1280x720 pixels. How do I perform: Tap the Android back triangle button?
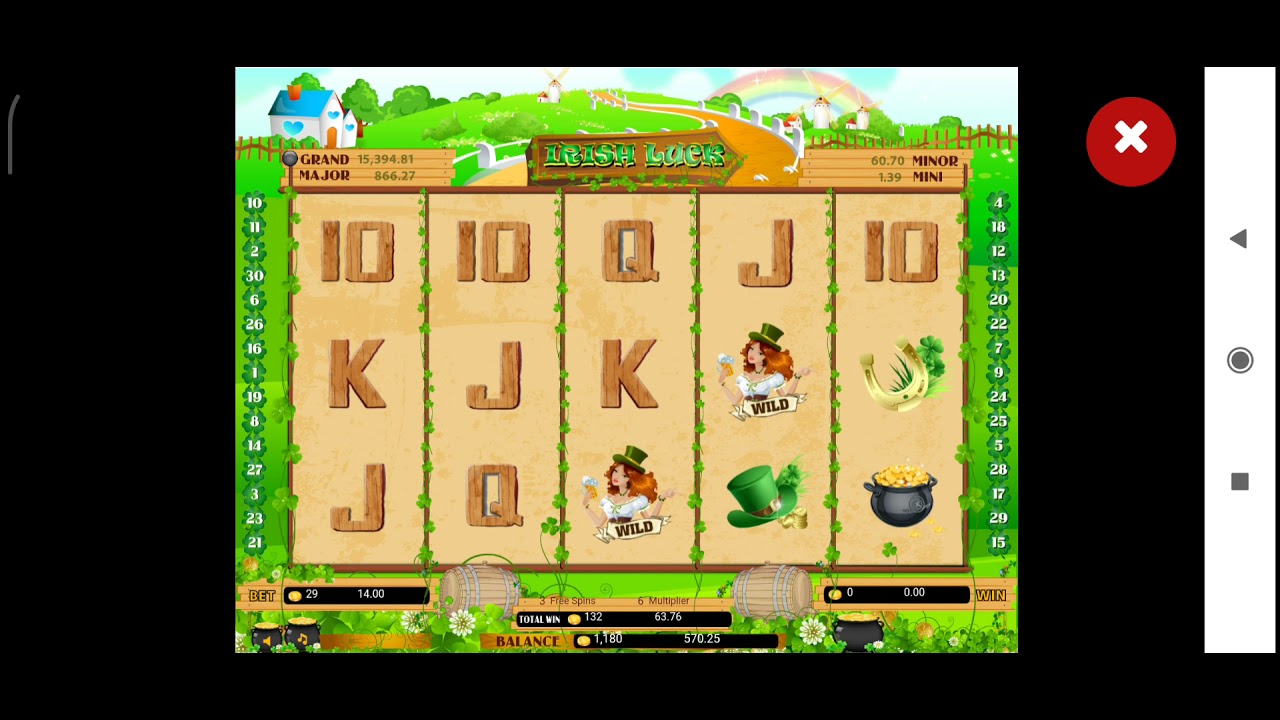tap(1238, 239)
